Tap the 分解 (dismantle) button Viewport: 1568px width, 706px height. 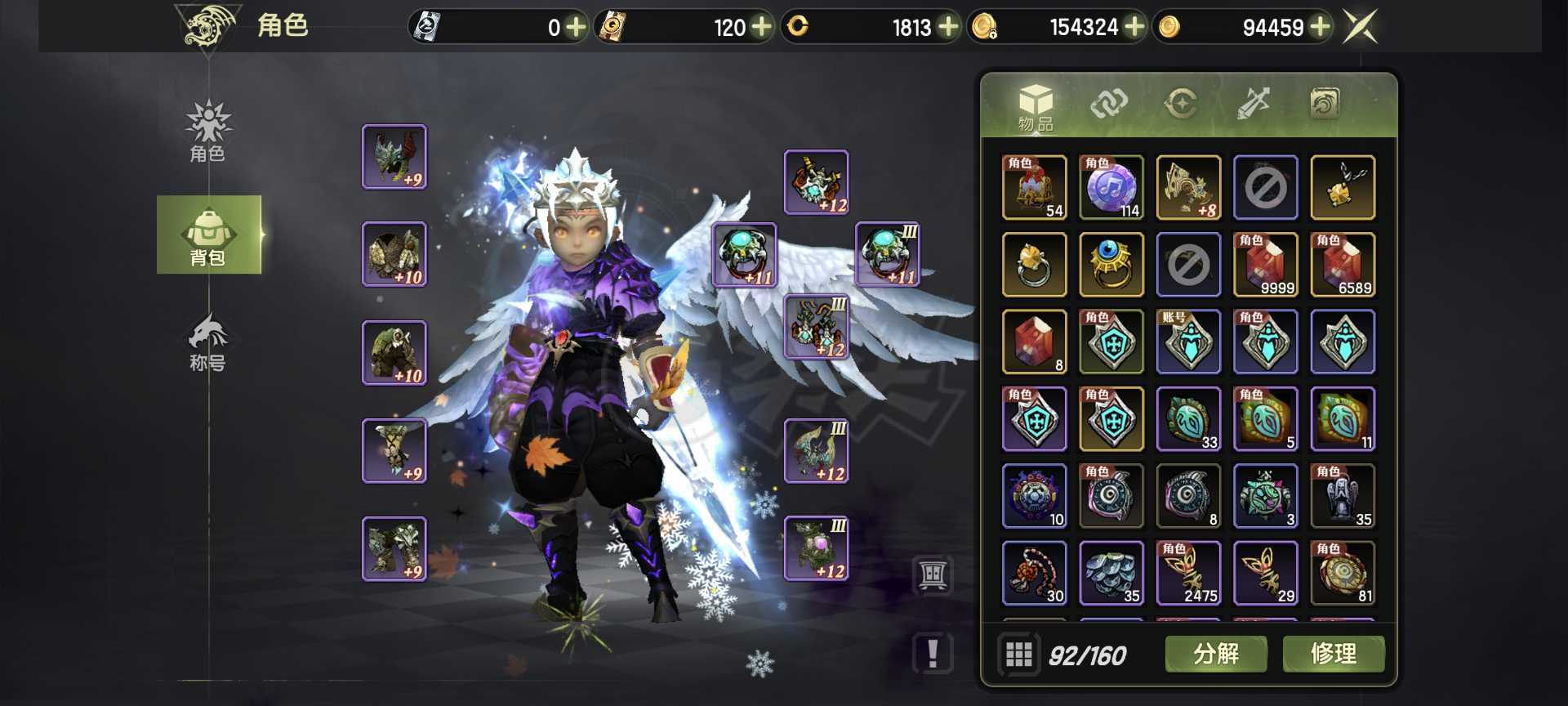1215,654
